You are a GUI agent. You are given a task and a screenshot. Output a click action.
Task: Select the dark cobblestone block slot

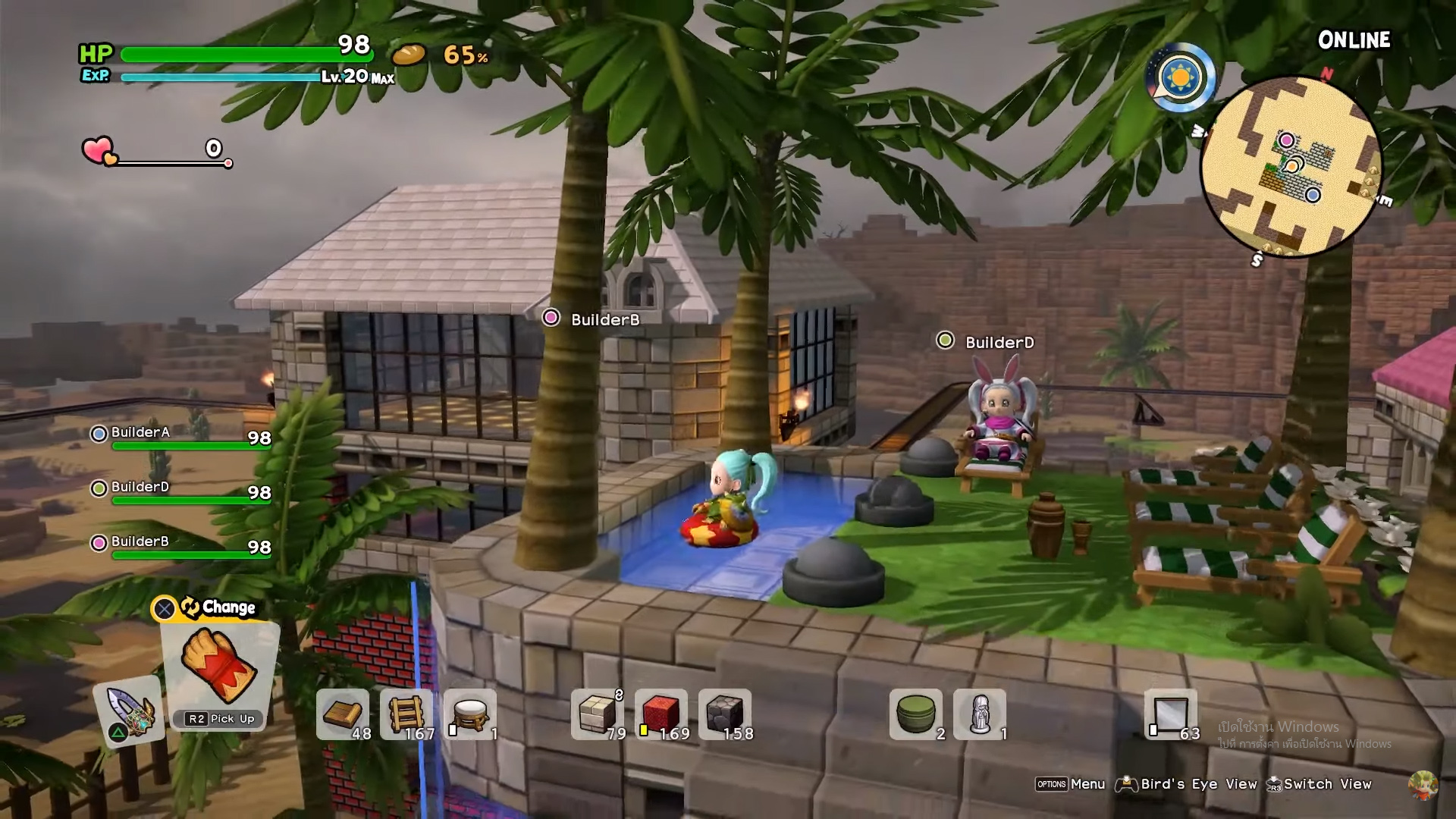[x=725, y=714]
